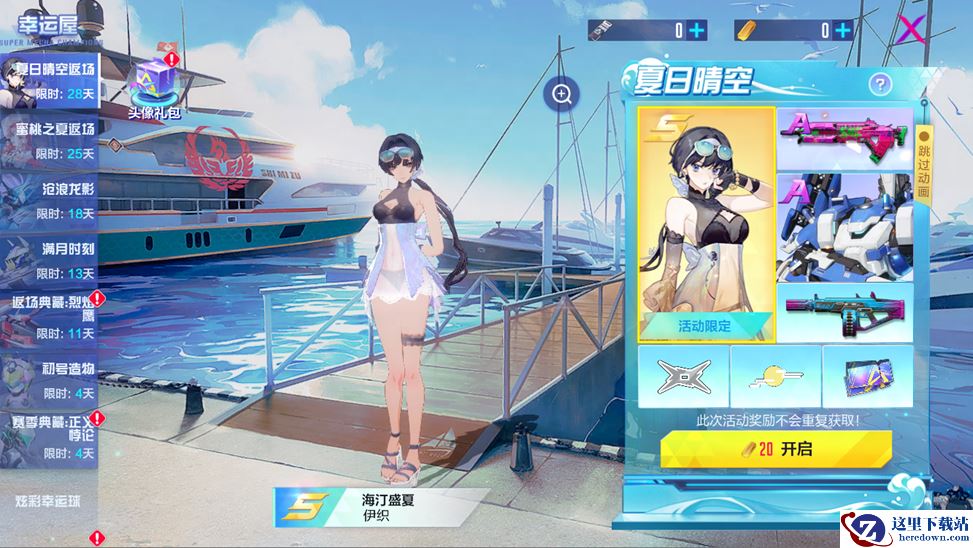Viewport: 973px width, 548px height.
Task: Inspect the shuriken reward tile
Action: (x=683, y=374)
